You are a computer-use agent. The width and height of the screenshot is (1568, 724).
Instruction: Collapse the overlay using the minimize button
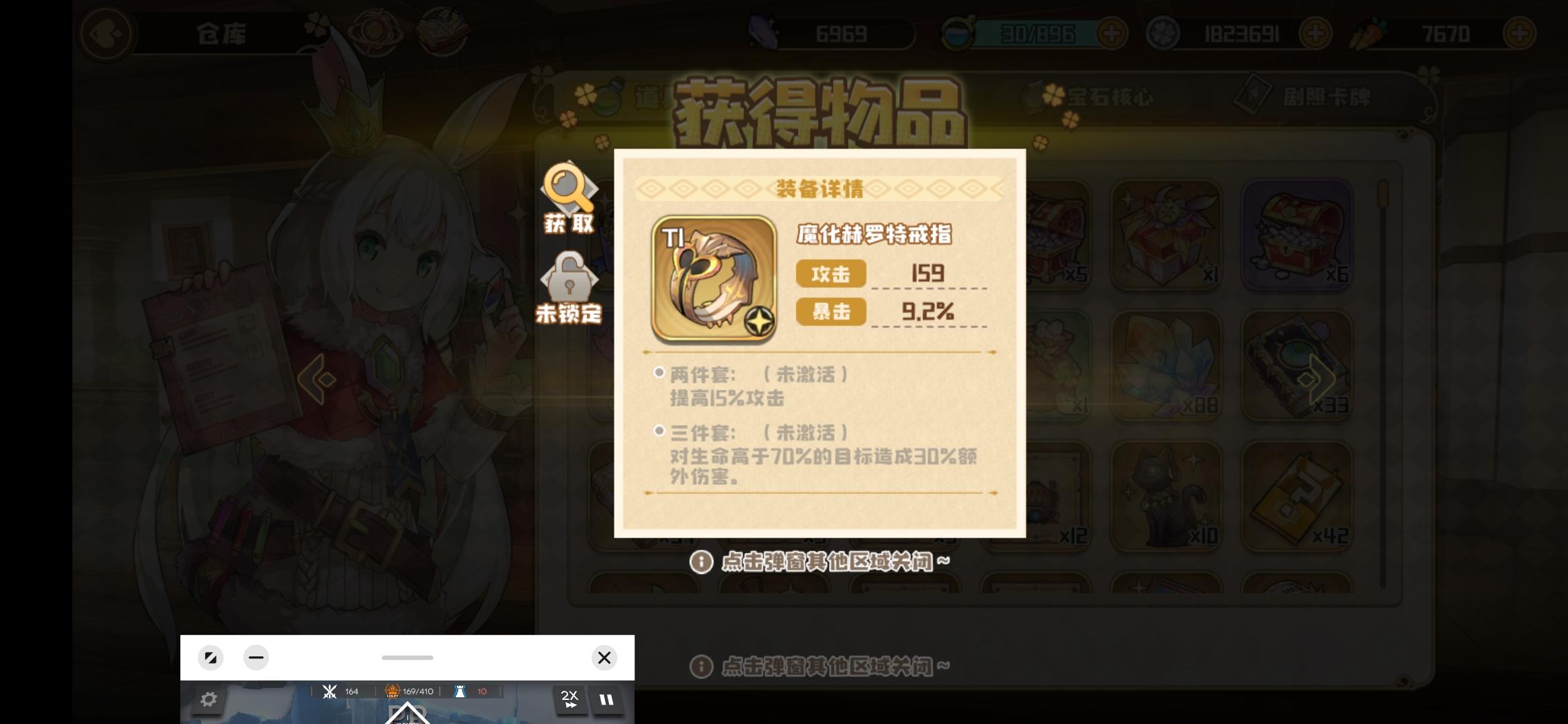pyautogui.click(x=256, y=658)
